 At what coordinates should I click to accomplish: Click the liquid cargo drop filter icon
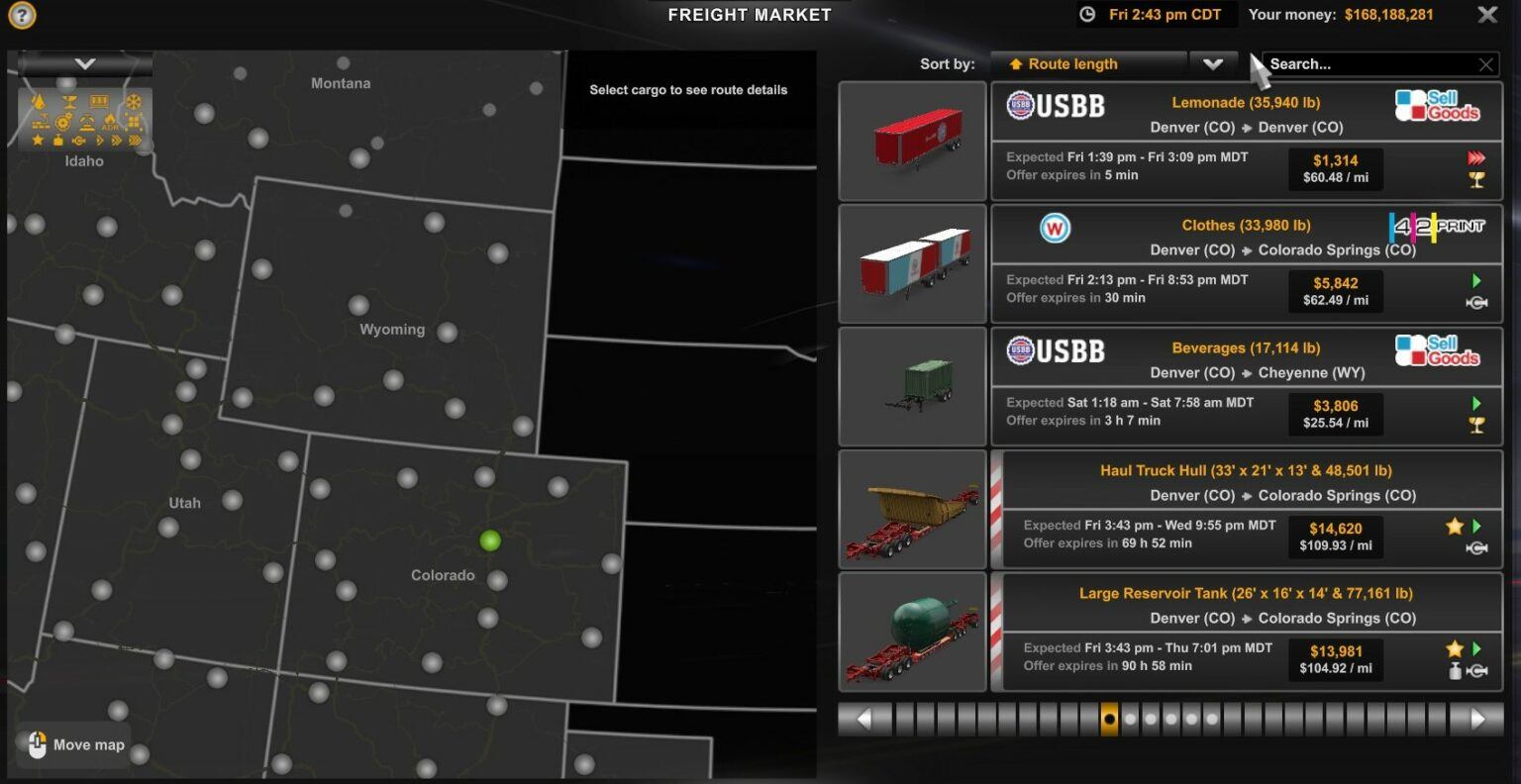tap(39, 103)
